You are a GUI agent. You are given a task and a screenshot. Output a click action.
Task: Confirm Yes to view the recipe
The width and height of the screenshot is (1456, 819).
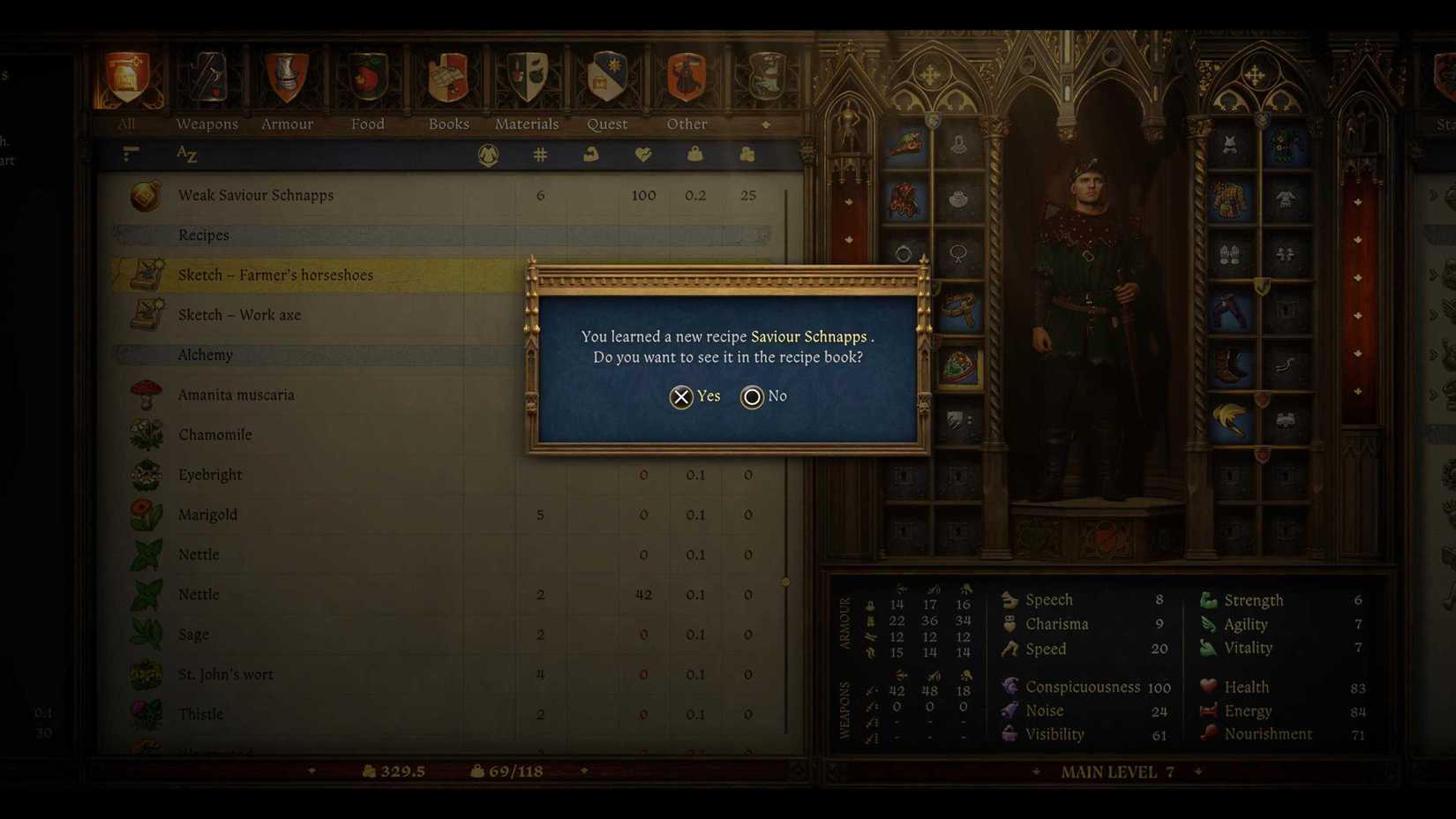pos(694,396)
